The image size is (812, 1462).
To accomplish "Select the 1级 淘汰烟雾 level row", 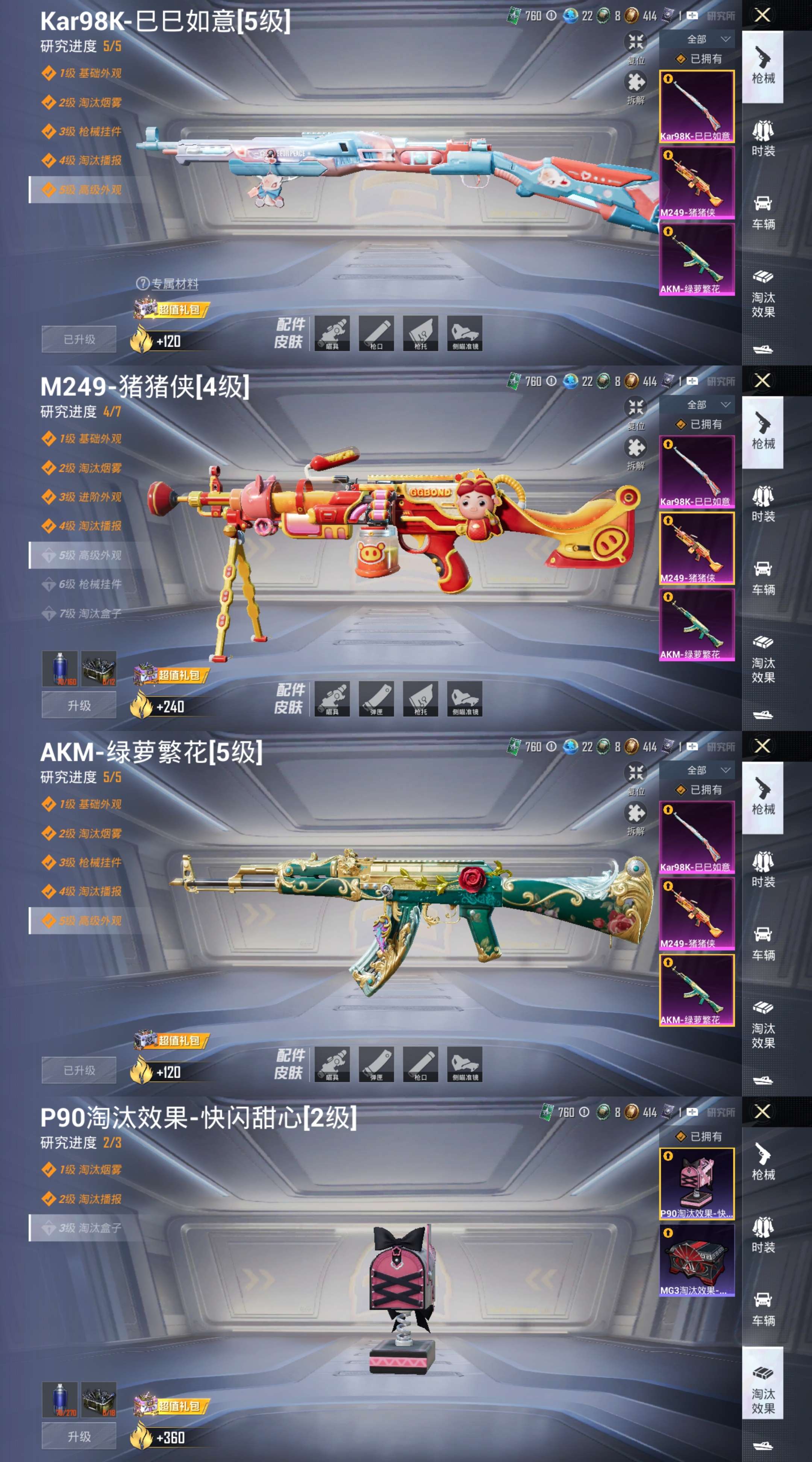I will coord(89,1170).
